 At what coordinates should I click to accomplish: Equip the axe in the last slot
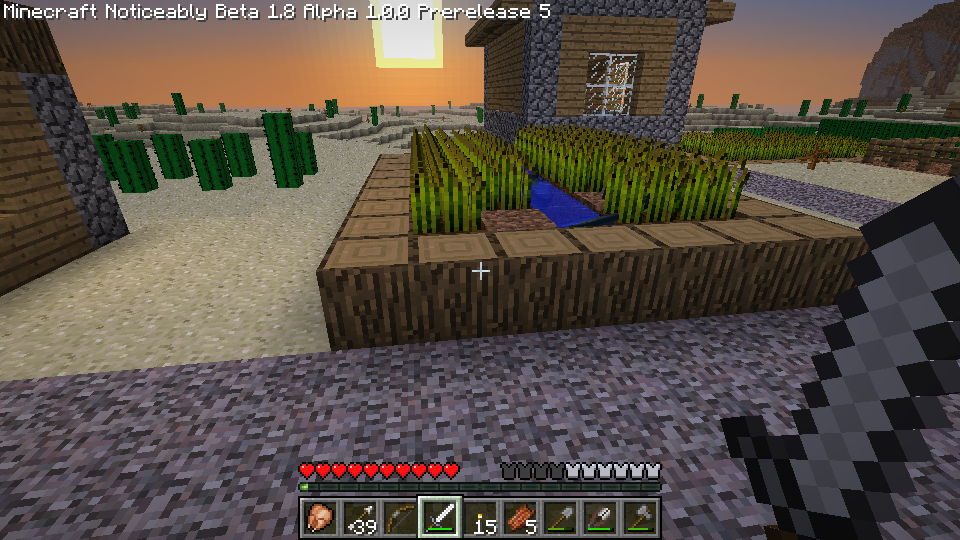[x=639, y=517]
